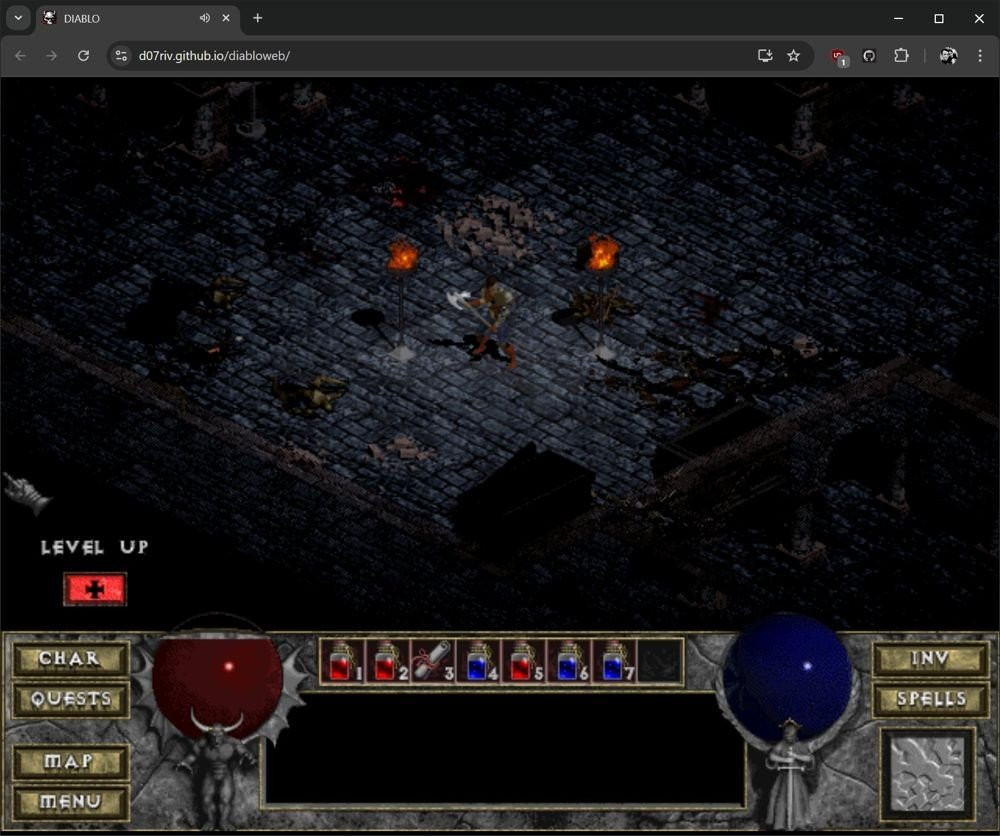Open the QUESTS log
Image resolution: width=1000 pixels, height=836 pixels.
70,698
